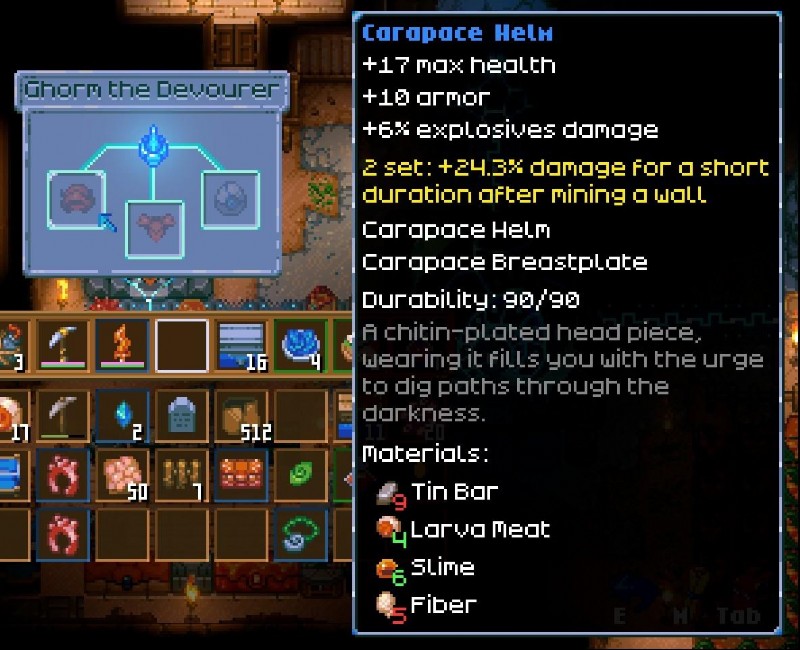
Task: Select the wooden fence stack of 7
Action: tap(181, 474)
